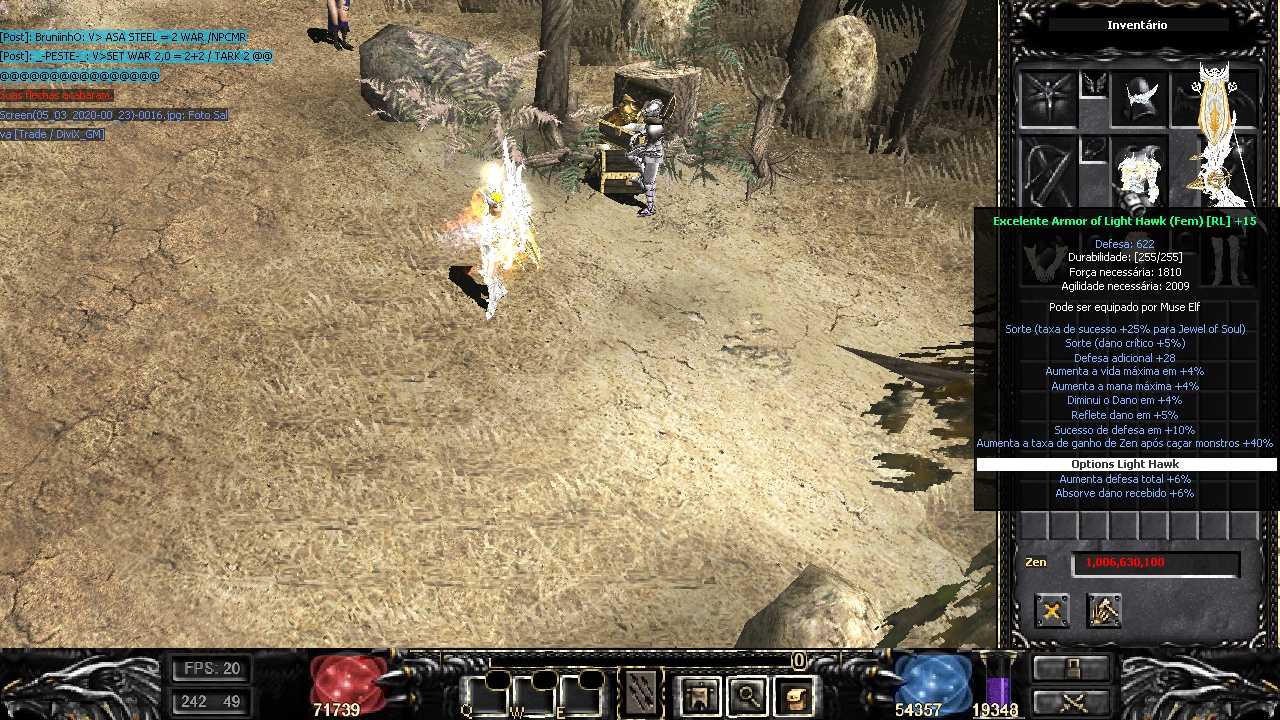Click the chest button above crossed swords
The width and height of the screenshot is (1280, 720).
click(x=1072, y=668)
